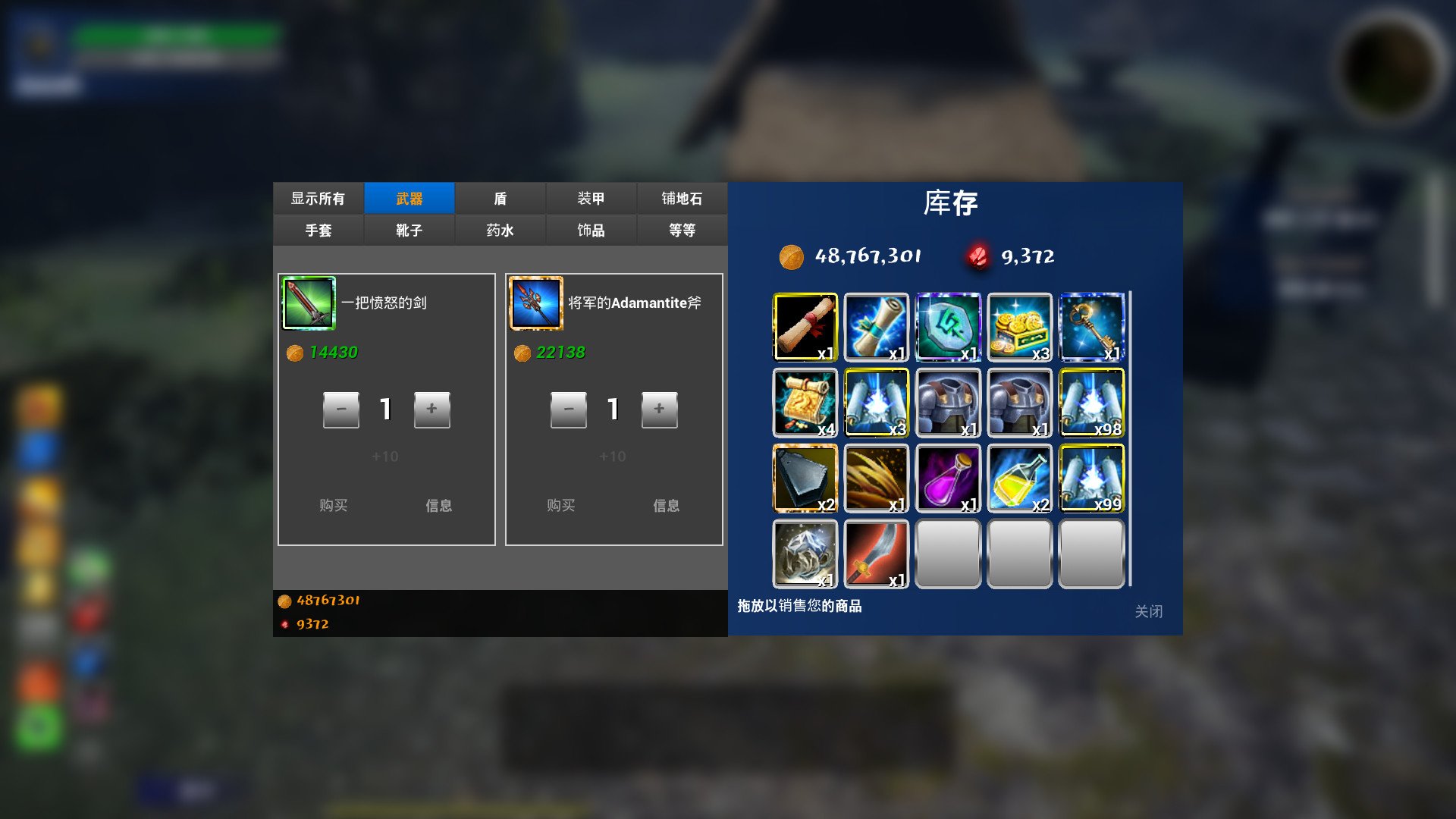Click the golden key icon in inventory

point(1092,326)
